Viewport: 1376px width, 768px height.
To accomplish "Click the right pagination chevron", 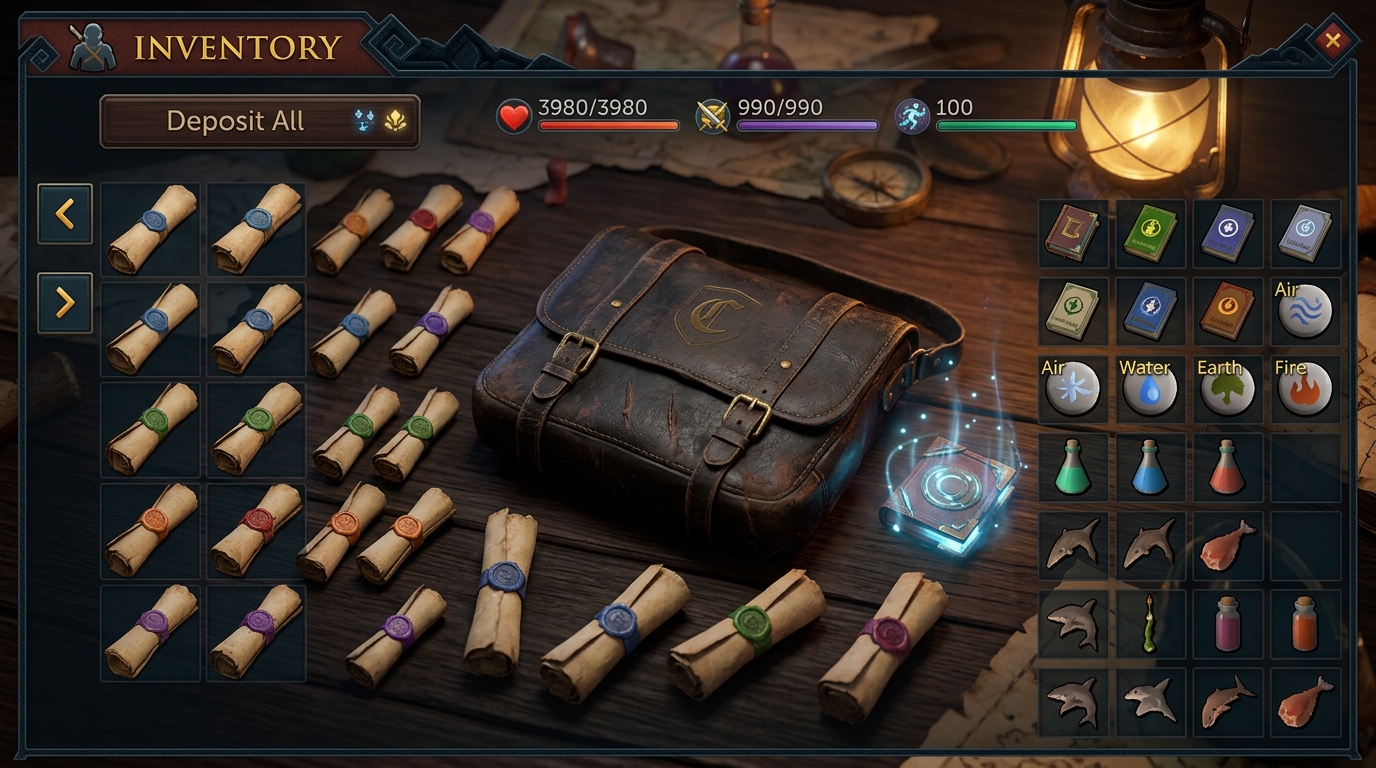I will click(x=64, y=303).
